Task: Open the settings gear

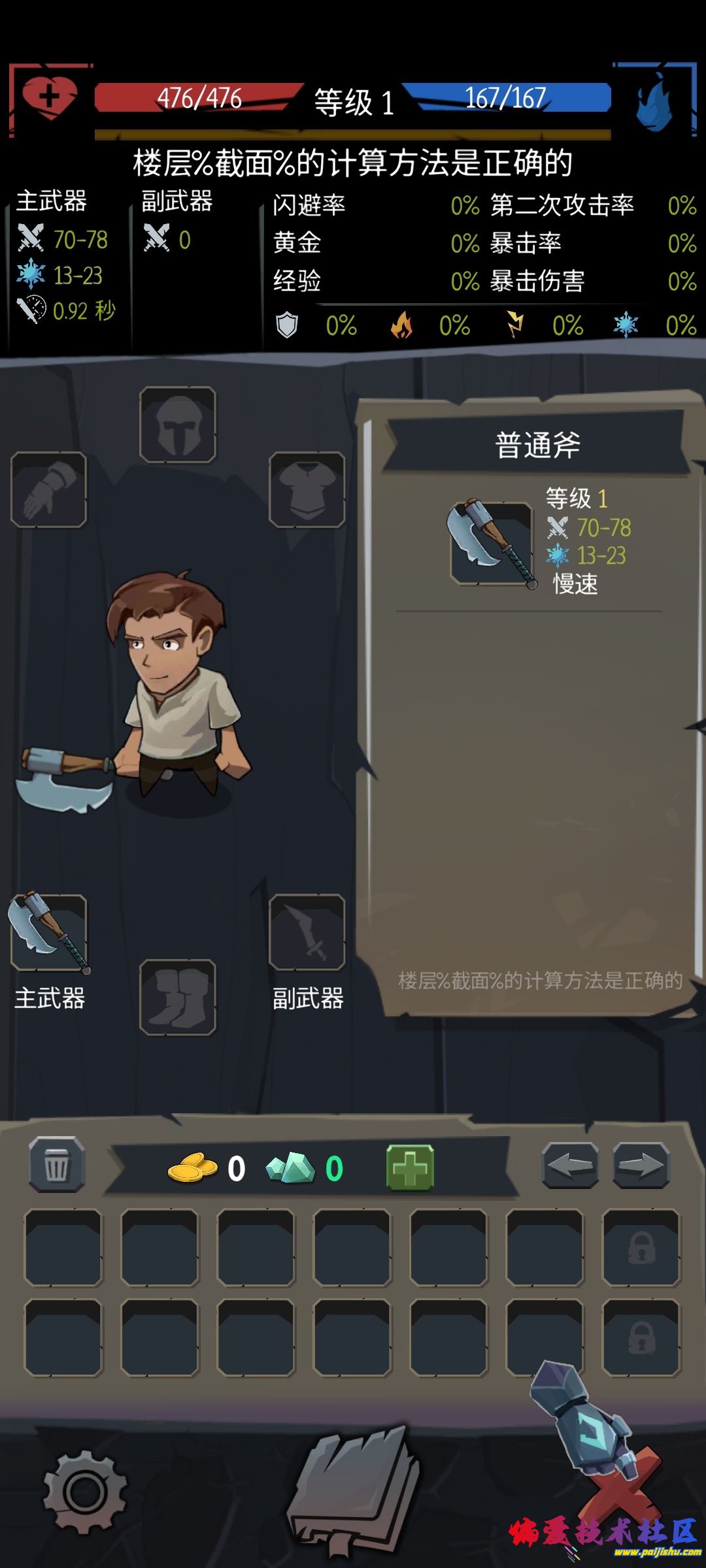Action: point(84,1490)
